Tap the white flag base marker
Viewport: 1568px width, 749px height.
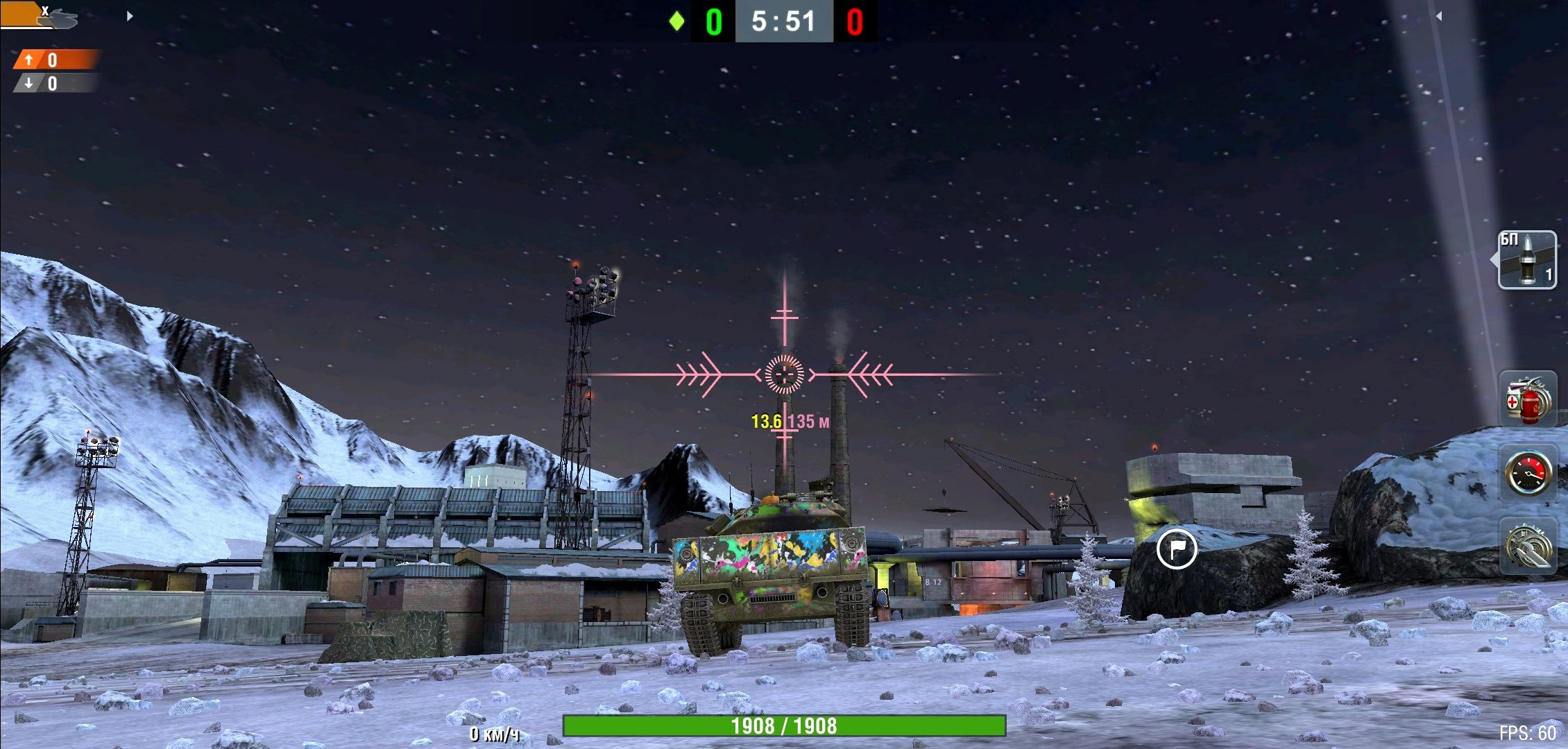click(x=1177, y=549)
